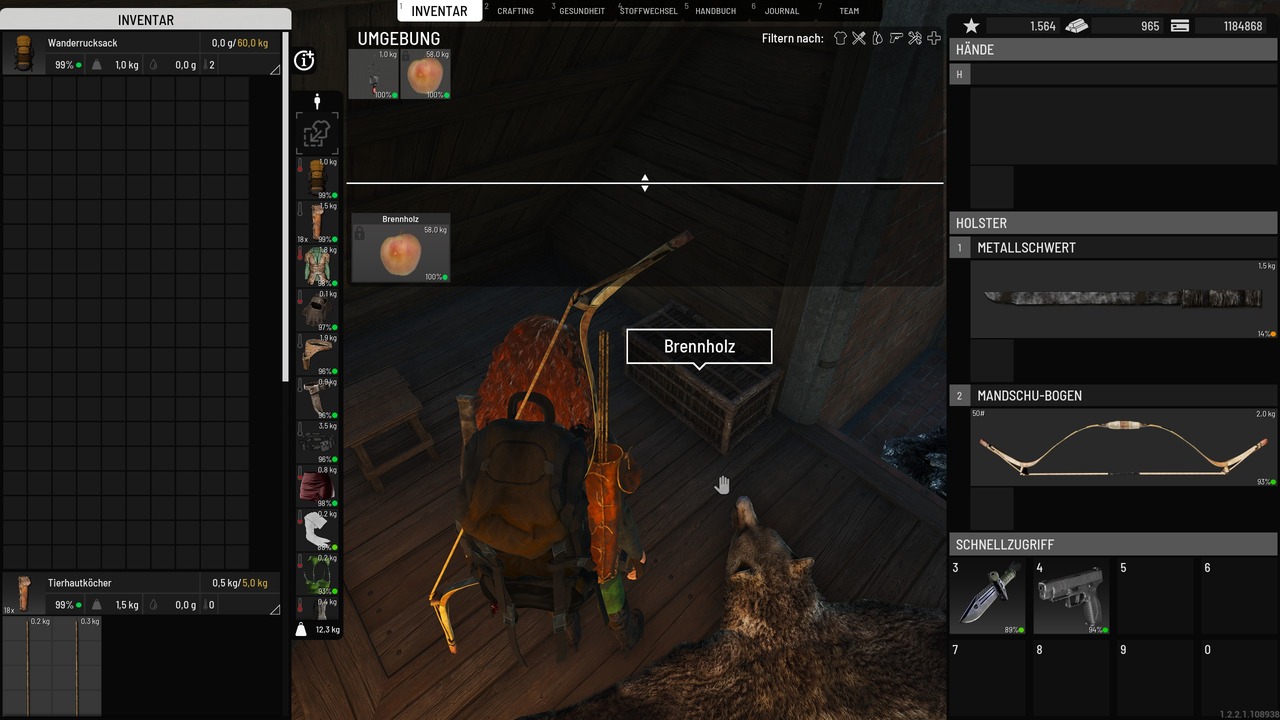
Task: Switch to the Stoffwechsel tab
Action: click(648, 11)
